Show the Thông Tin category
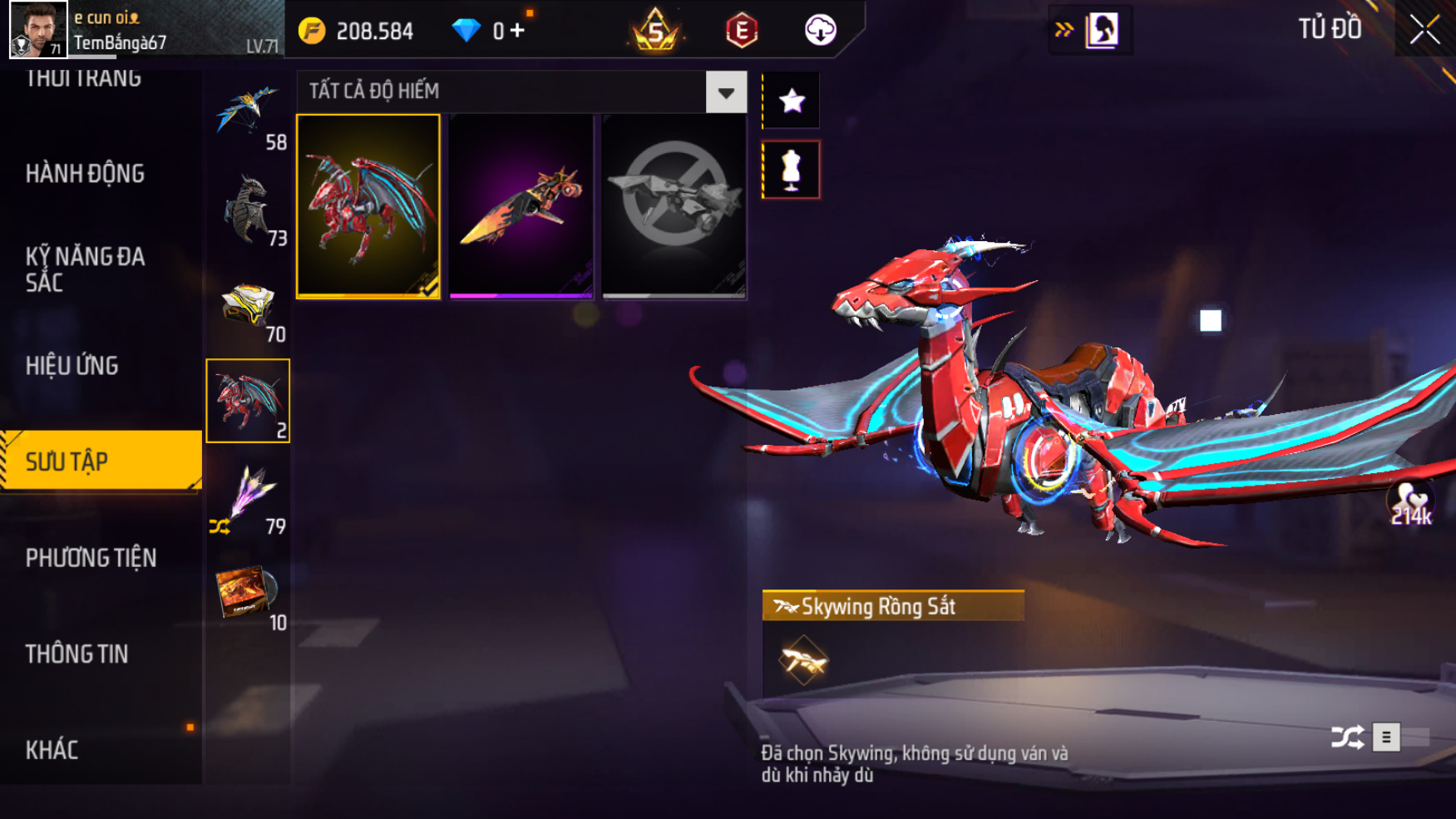Image resolution: width=1456 pixels, height=819 pixels. pyautogui.click(x=77, y=654)
